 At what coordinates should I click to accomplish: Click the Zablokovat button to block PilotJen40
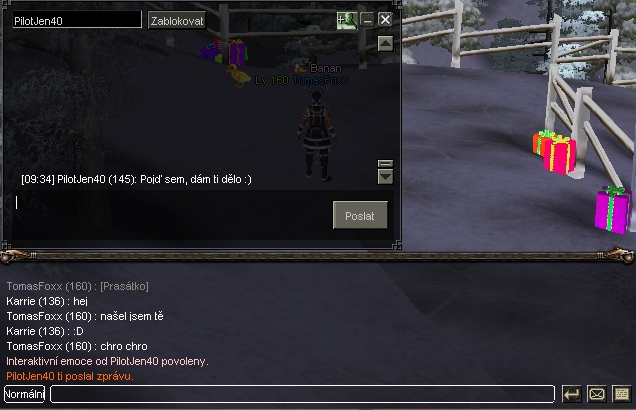pos(176,20)
